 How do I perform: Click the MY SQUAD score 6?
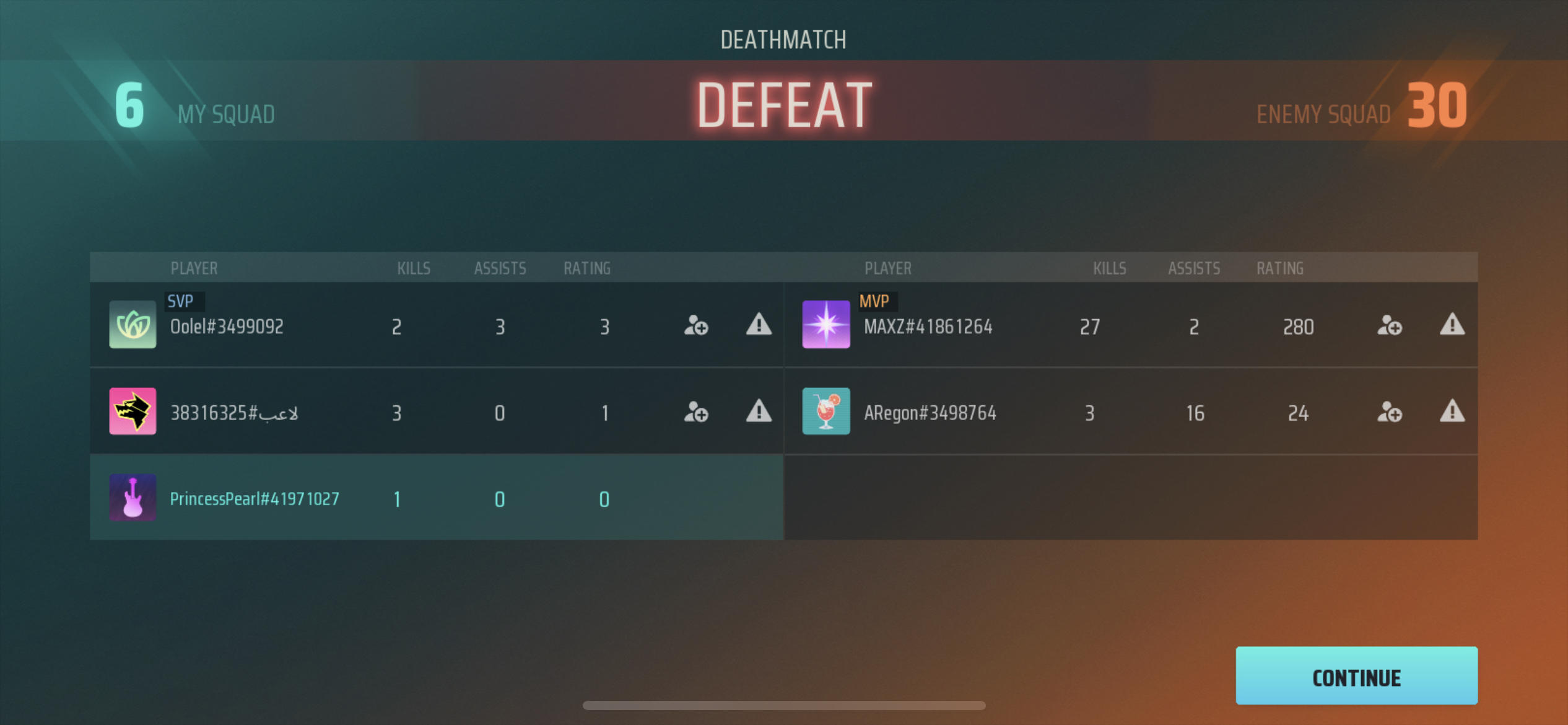[x=128, y=105]
